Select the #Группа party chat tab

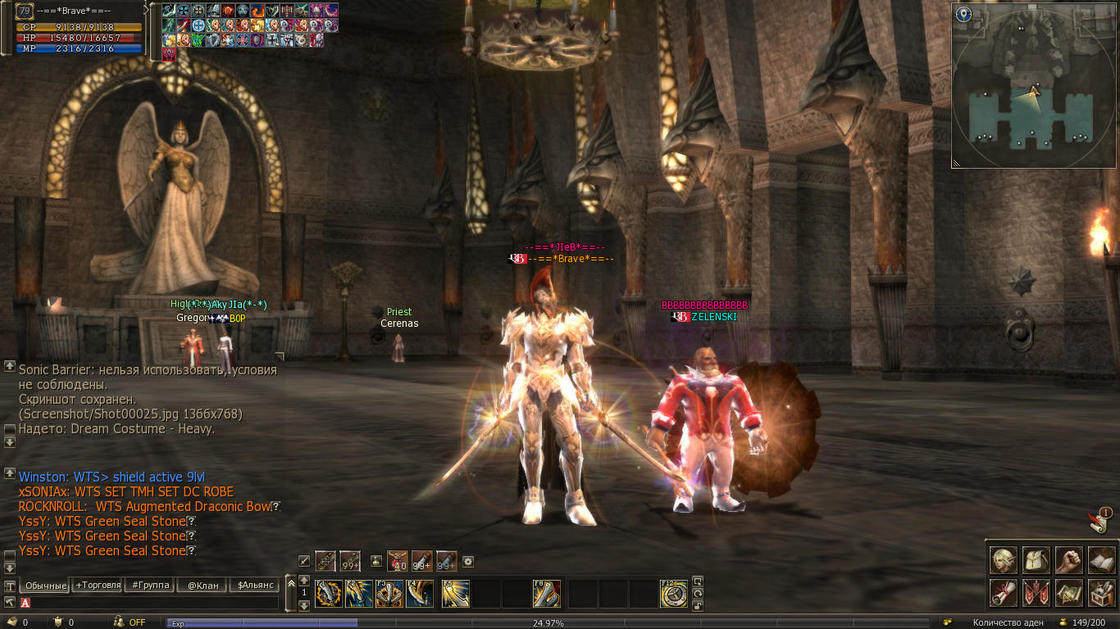click(x=150, y=585)
